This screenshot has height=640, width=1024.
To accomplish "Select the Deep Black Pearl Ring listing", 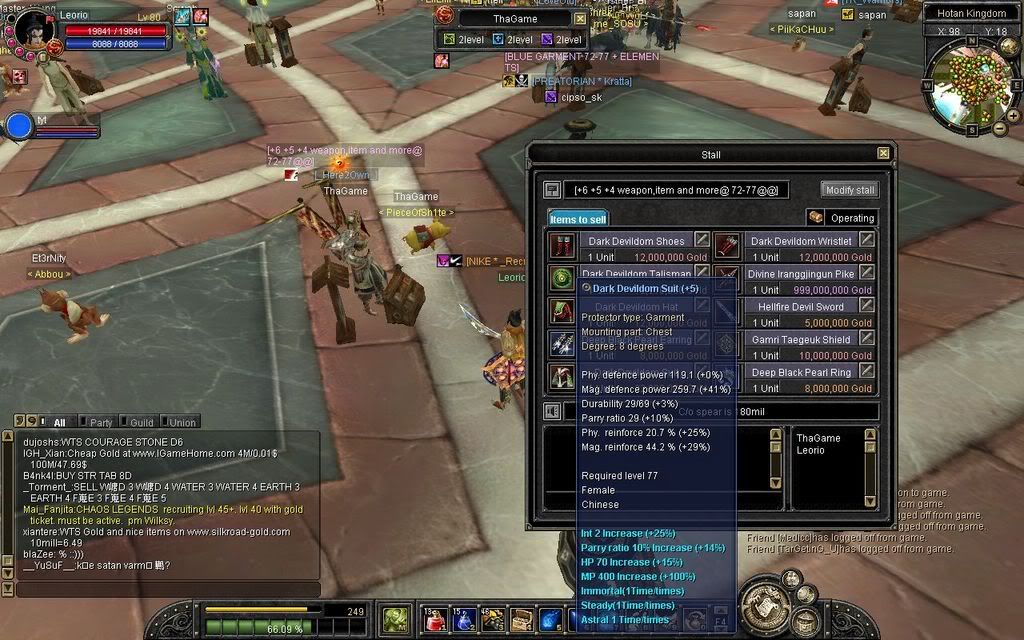I will click(x=800, y=372).
